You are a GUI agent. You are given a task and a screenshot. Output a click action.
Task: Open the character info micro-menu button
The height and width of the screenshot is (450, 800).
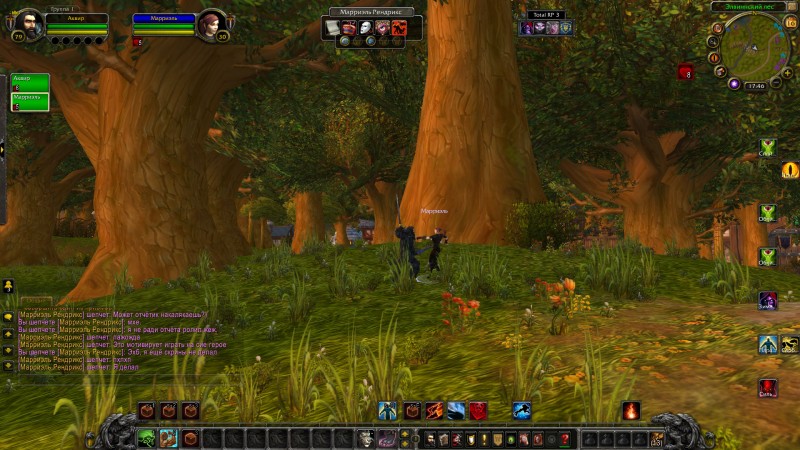tap(430, 438)
